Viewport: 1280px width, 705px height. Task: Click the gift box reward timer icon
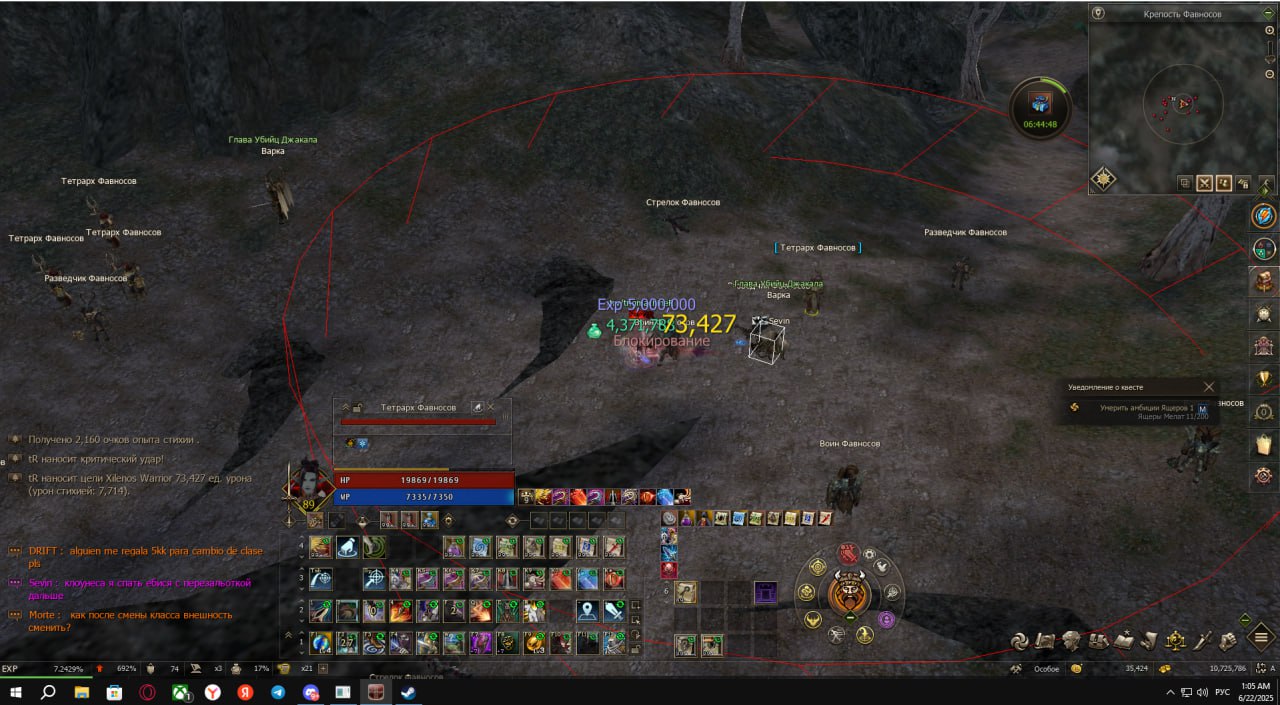(x=1040, y=104)
